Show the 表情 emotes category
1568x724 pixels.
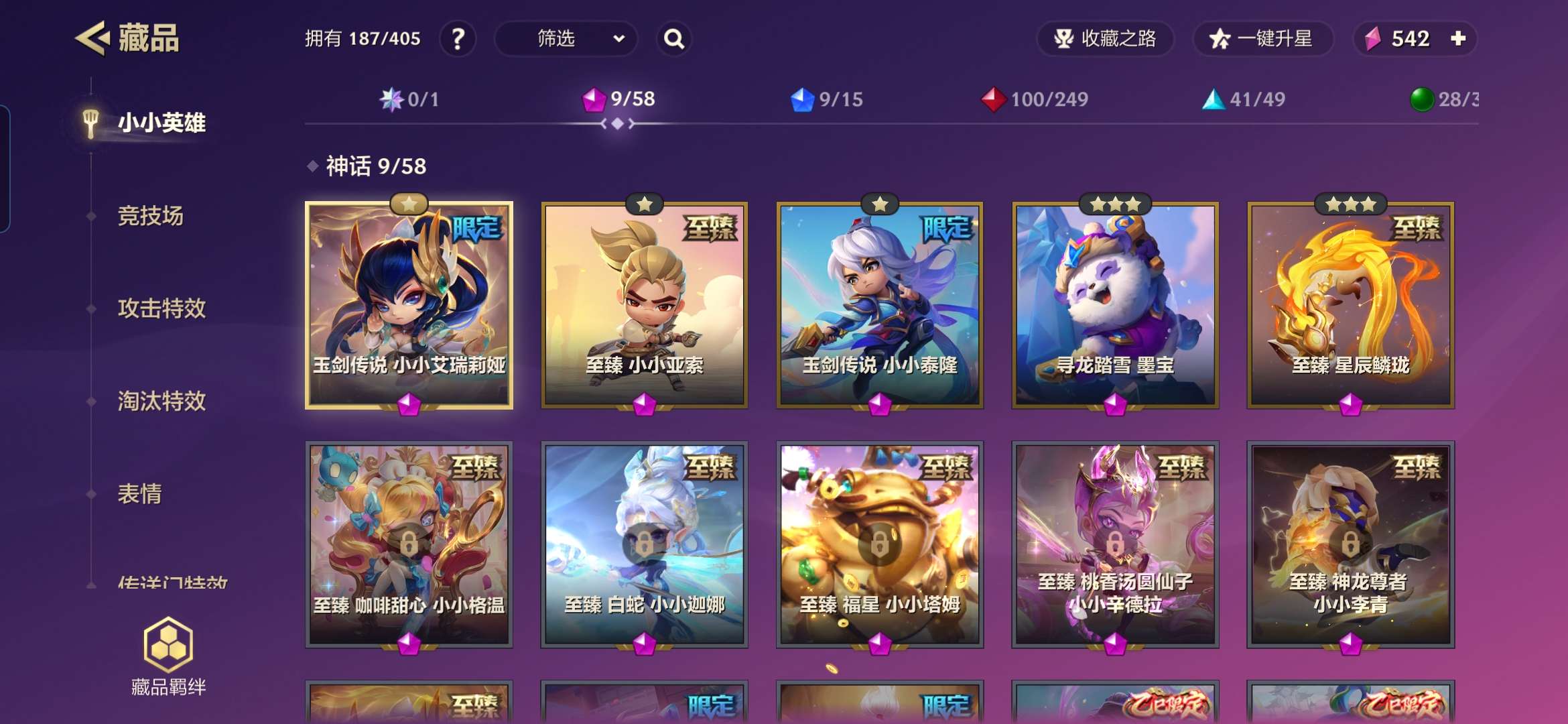pos(139,494)
